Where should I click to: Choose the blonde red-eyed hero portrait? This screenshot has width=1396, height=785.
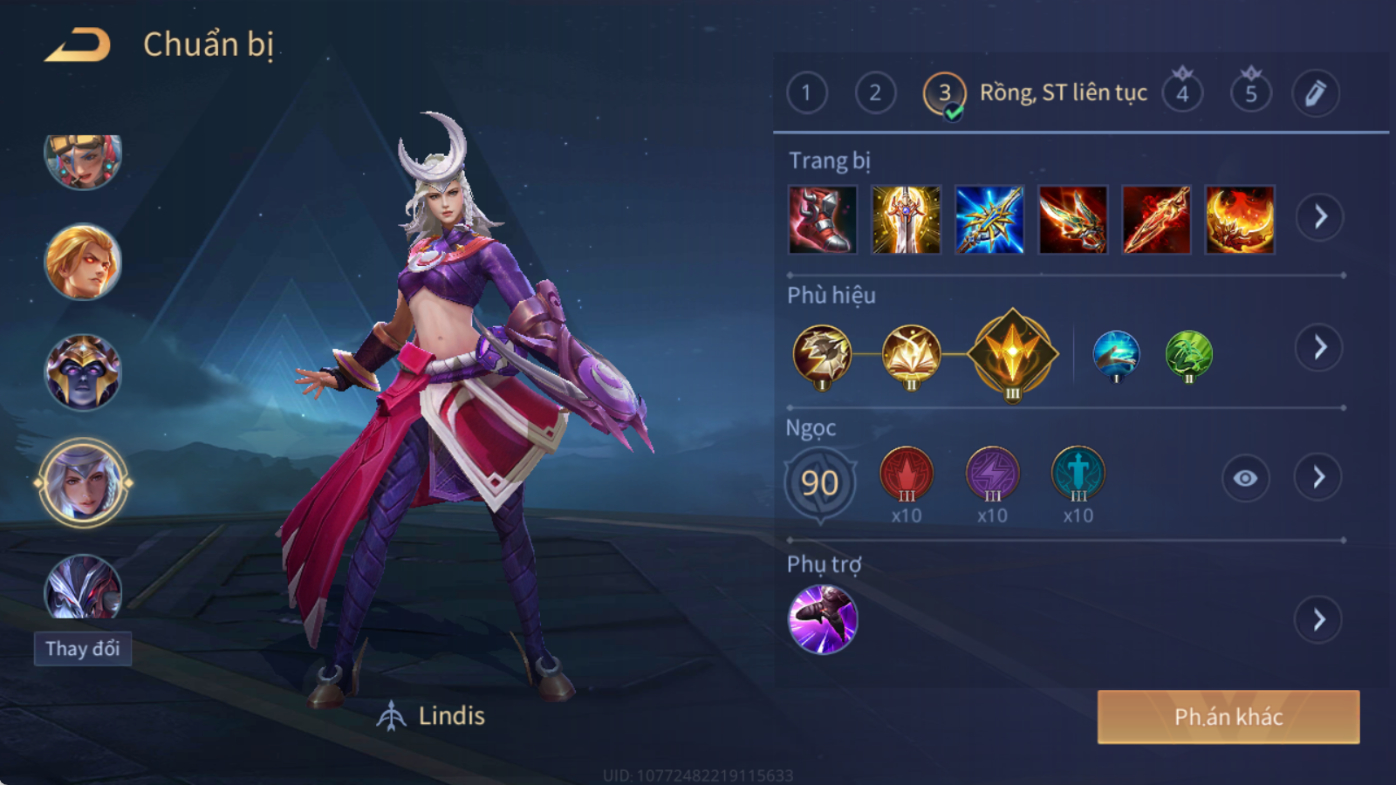pos(82,262)
